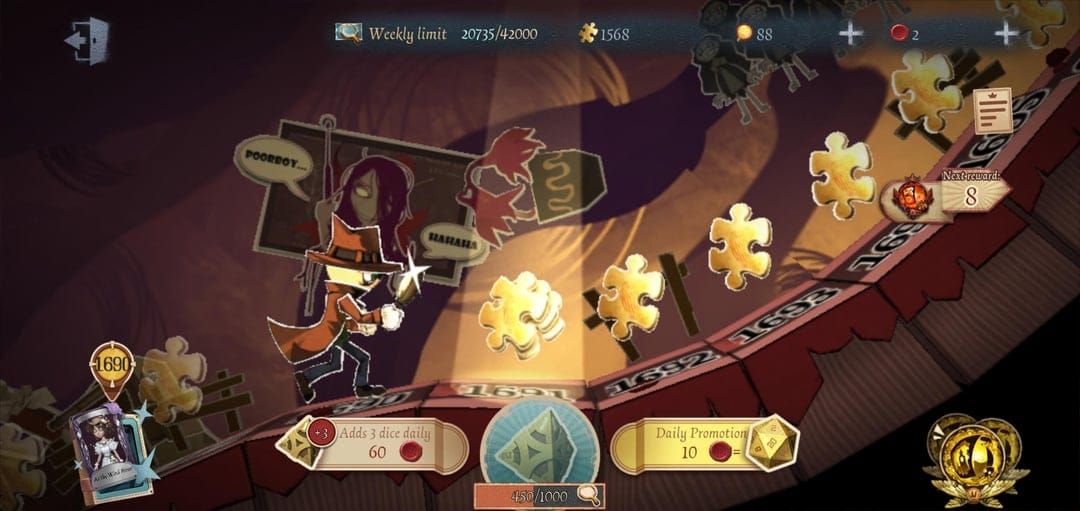1080x511 pixels.
Task: Add red echoes with the plus button
Action: coord(1005,33)
